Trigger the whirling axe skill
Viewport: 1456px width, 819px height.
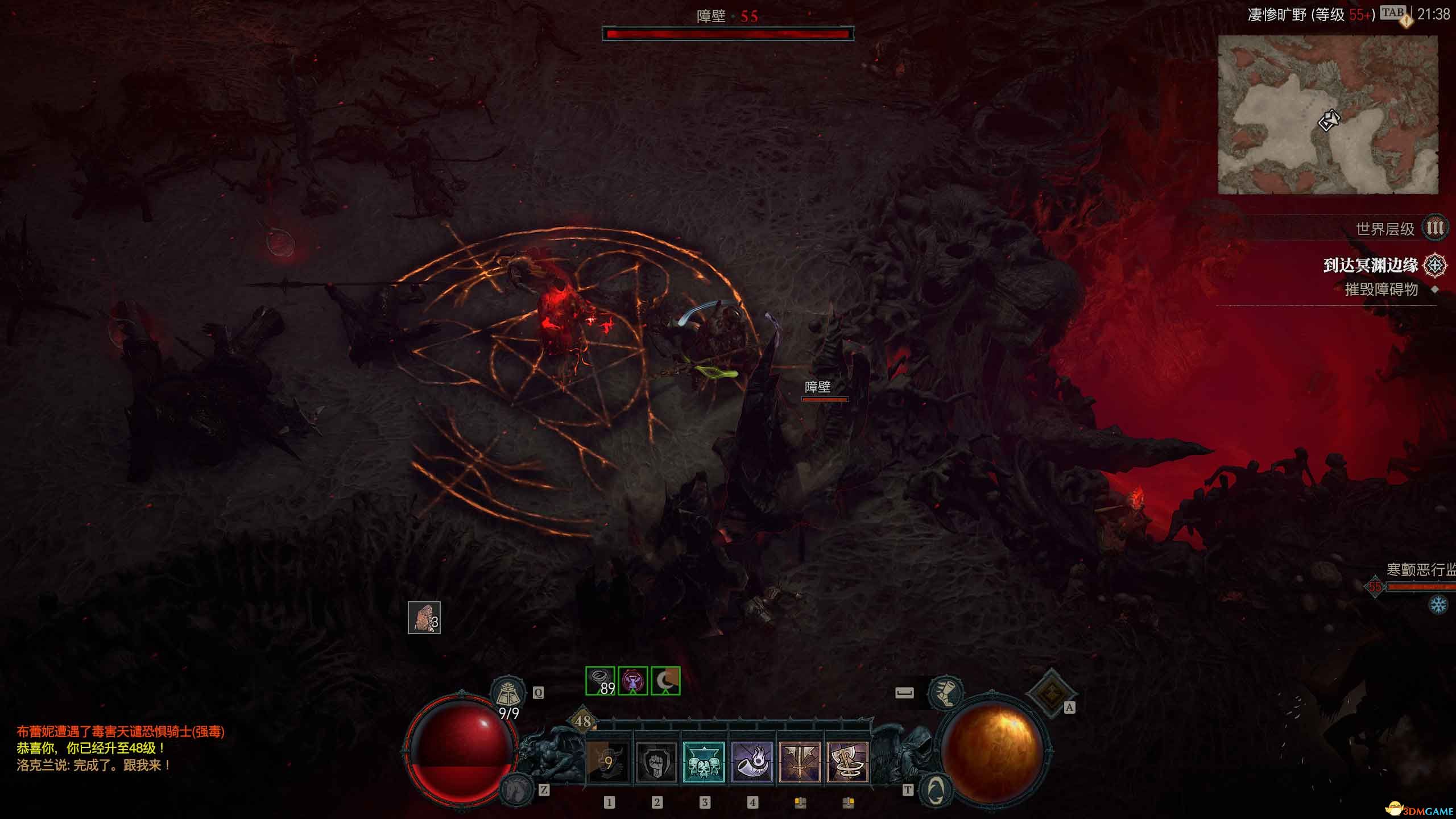847,762
